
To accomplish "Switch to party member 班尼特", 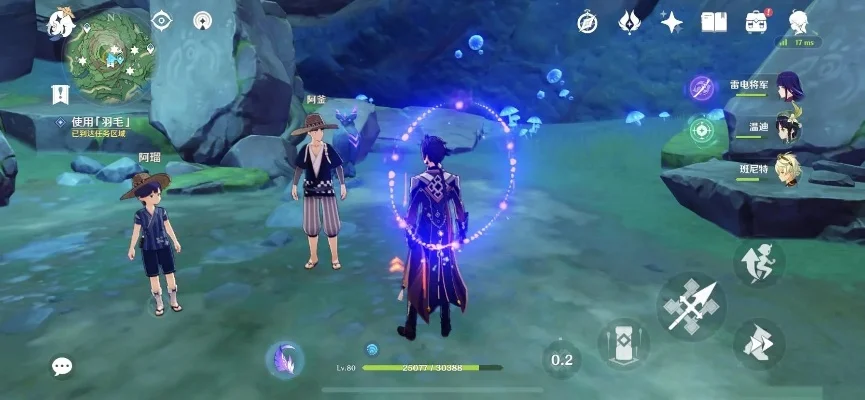I will pyautogui.click(x=790, y=171).
